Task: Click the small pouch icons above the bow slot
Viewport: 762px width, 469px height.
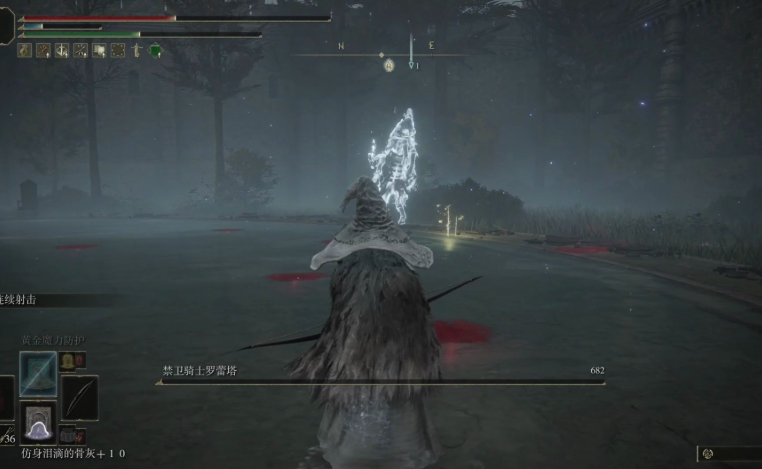Action: (73, 360)
